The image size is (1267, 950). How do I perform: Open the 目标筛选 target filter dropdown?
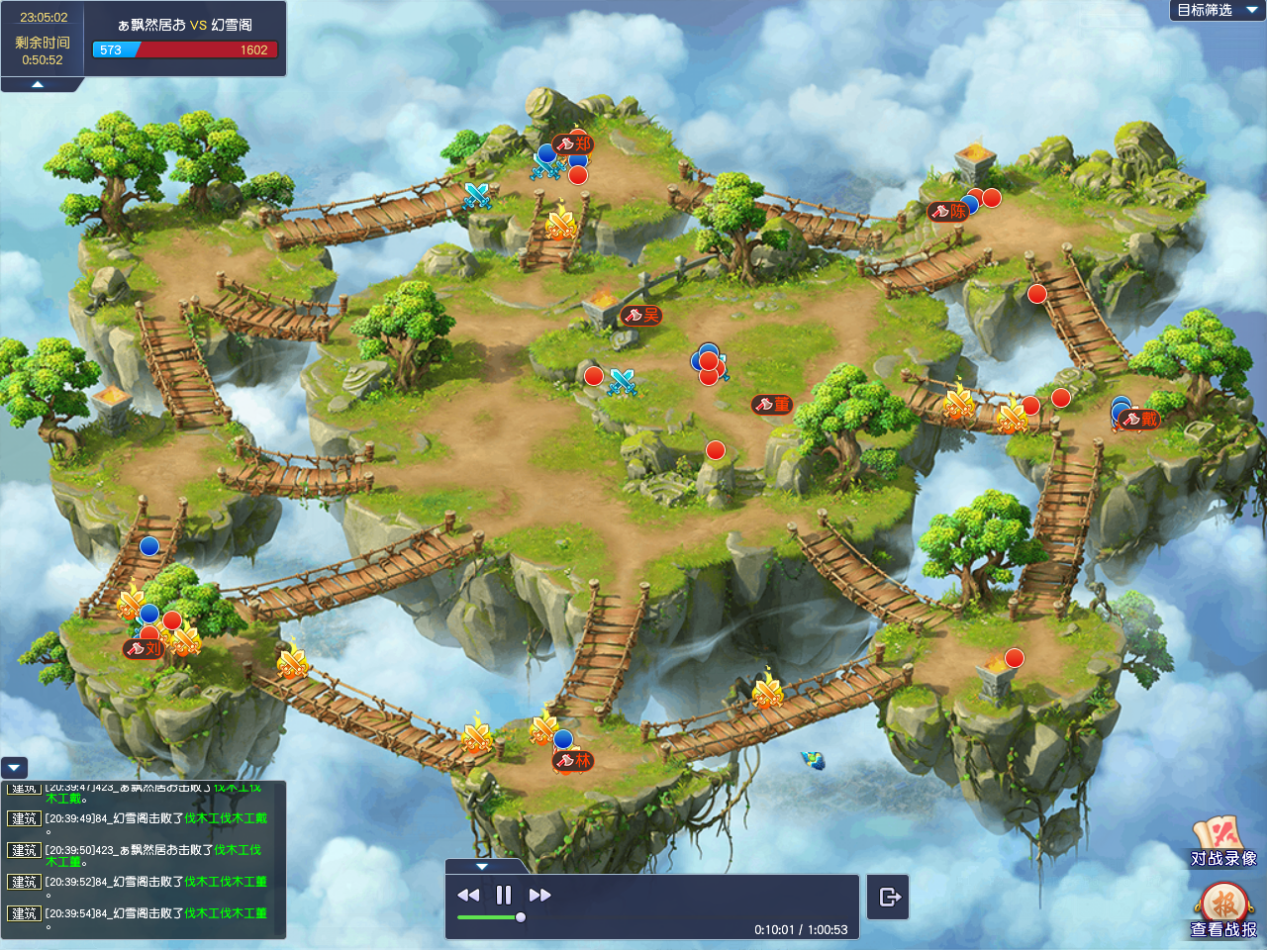[x=1217, y=11]
